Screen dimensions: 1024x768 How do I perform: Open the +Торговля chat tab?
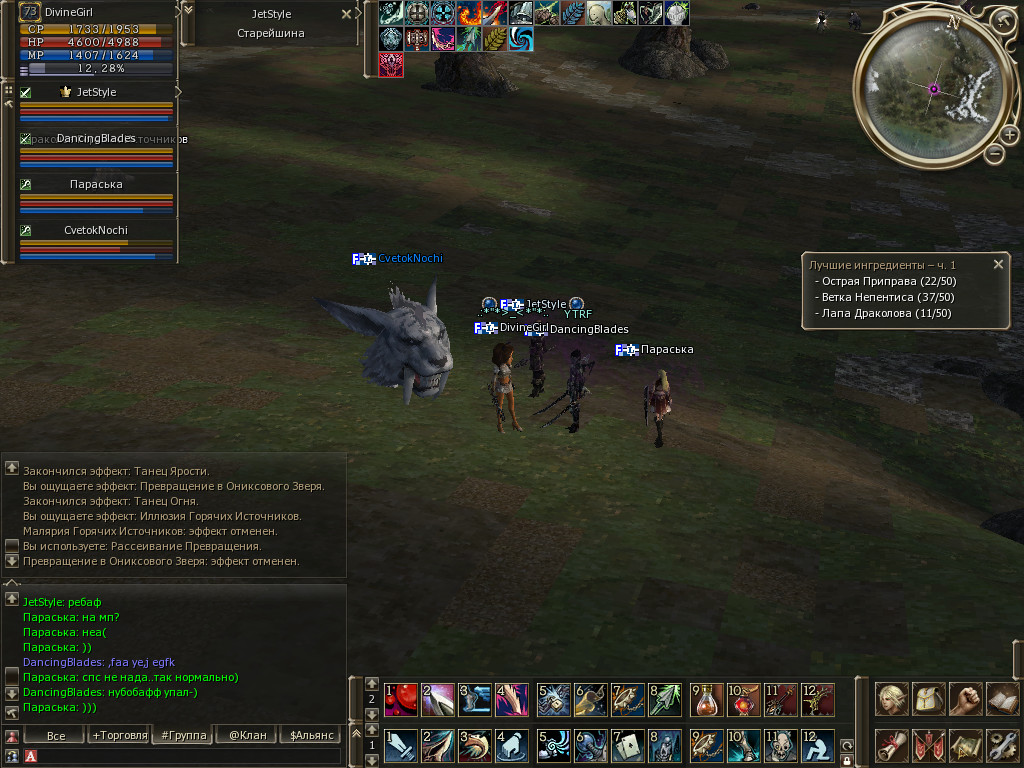pos(119,735)
